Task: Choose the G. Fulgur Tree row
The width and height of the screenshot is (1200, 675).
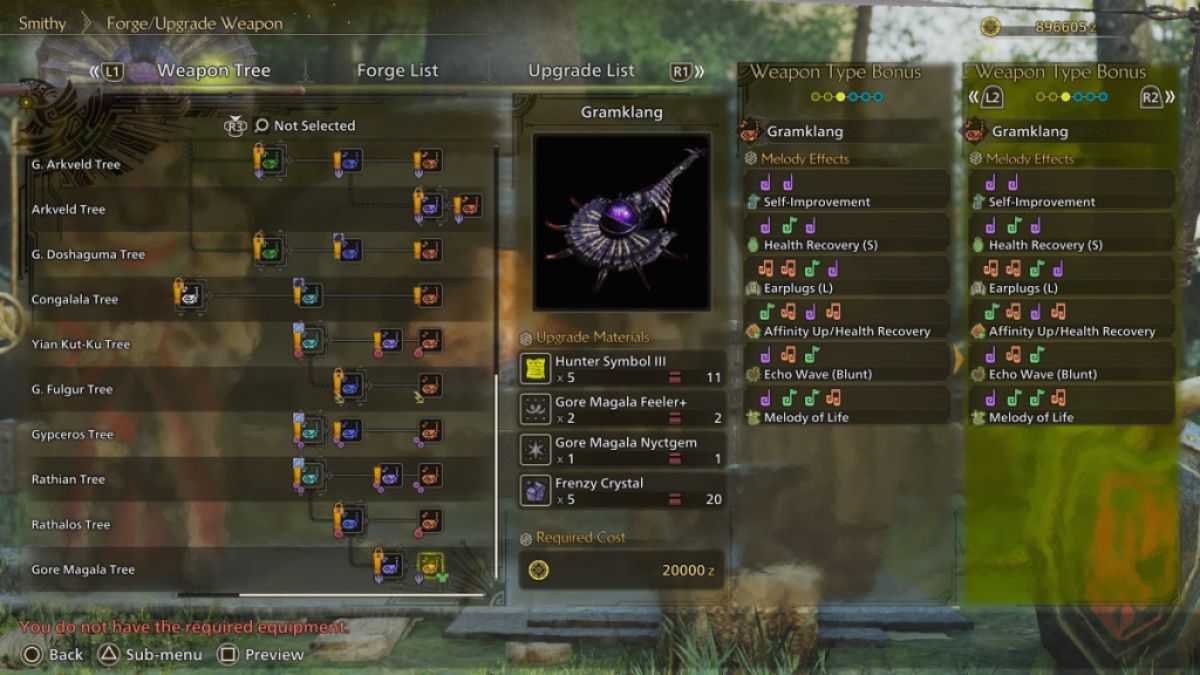Action: [x=72, y=389]
